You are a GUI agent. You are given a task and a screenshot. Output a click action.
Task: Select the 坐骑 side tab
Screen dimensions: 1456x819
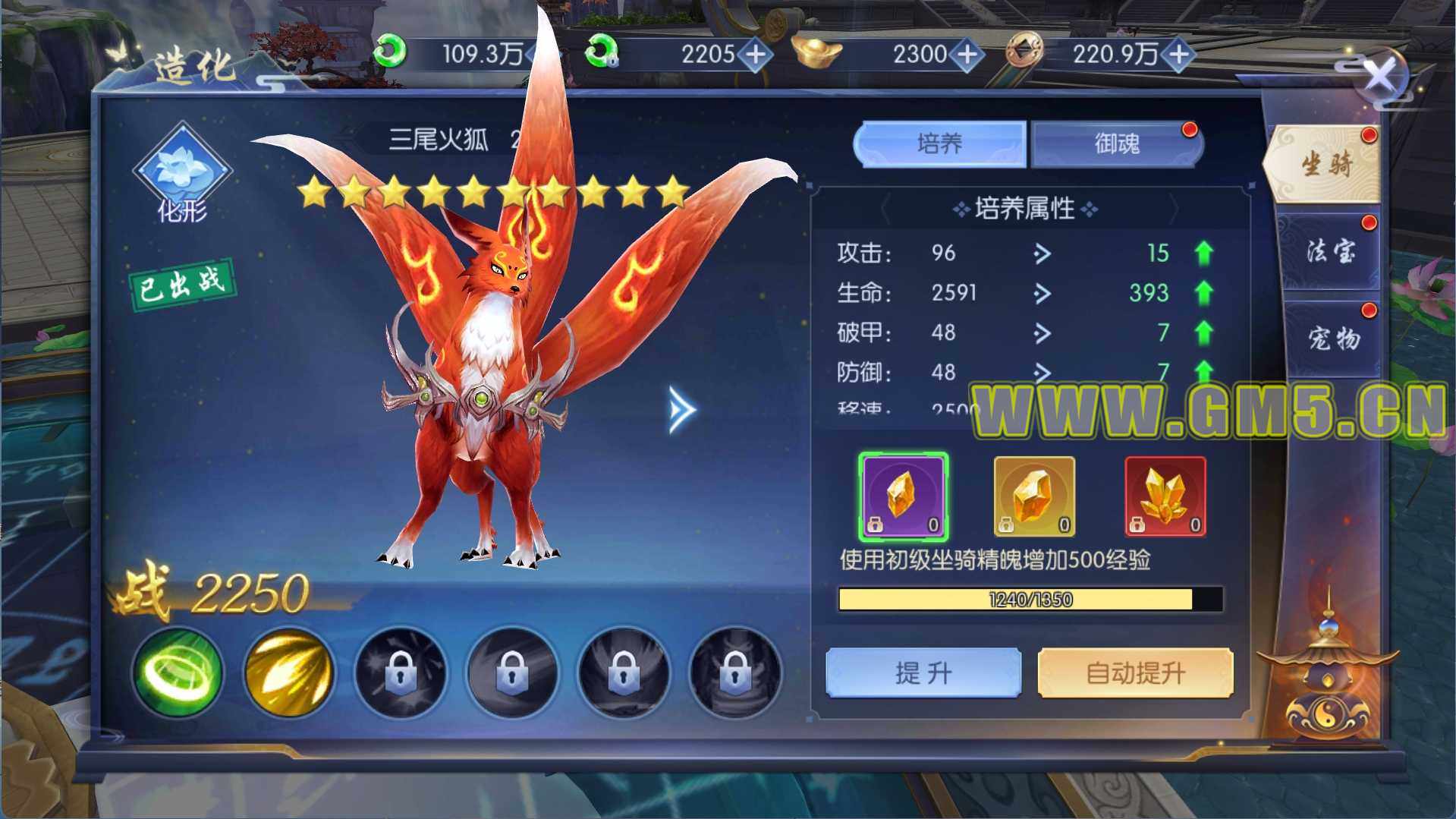tap(1326, 163)
